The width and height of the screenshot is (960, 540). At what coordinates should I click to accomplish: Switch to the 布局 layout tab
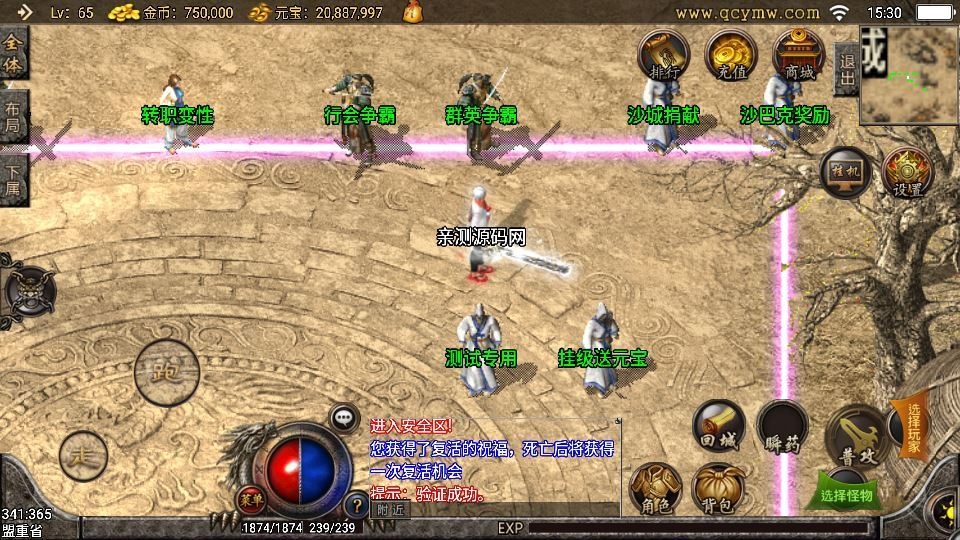(13, 117)
